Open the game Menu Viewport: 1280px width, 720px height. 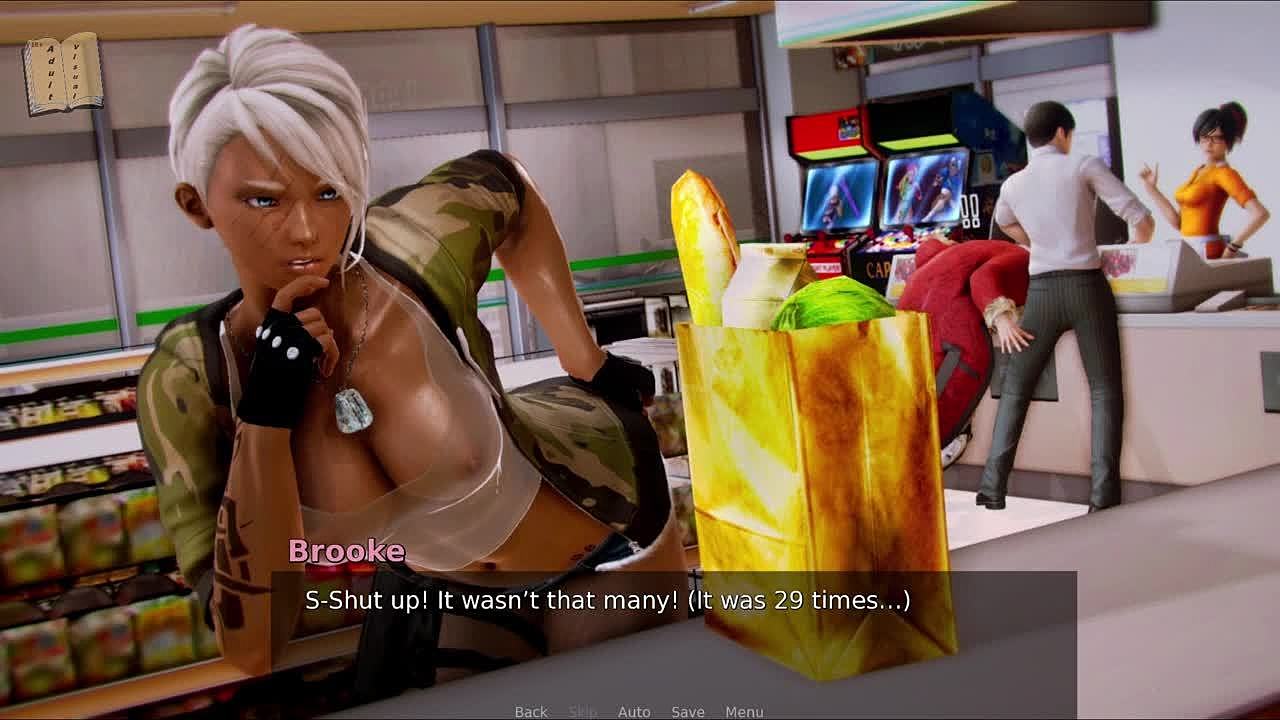(744, 712)
